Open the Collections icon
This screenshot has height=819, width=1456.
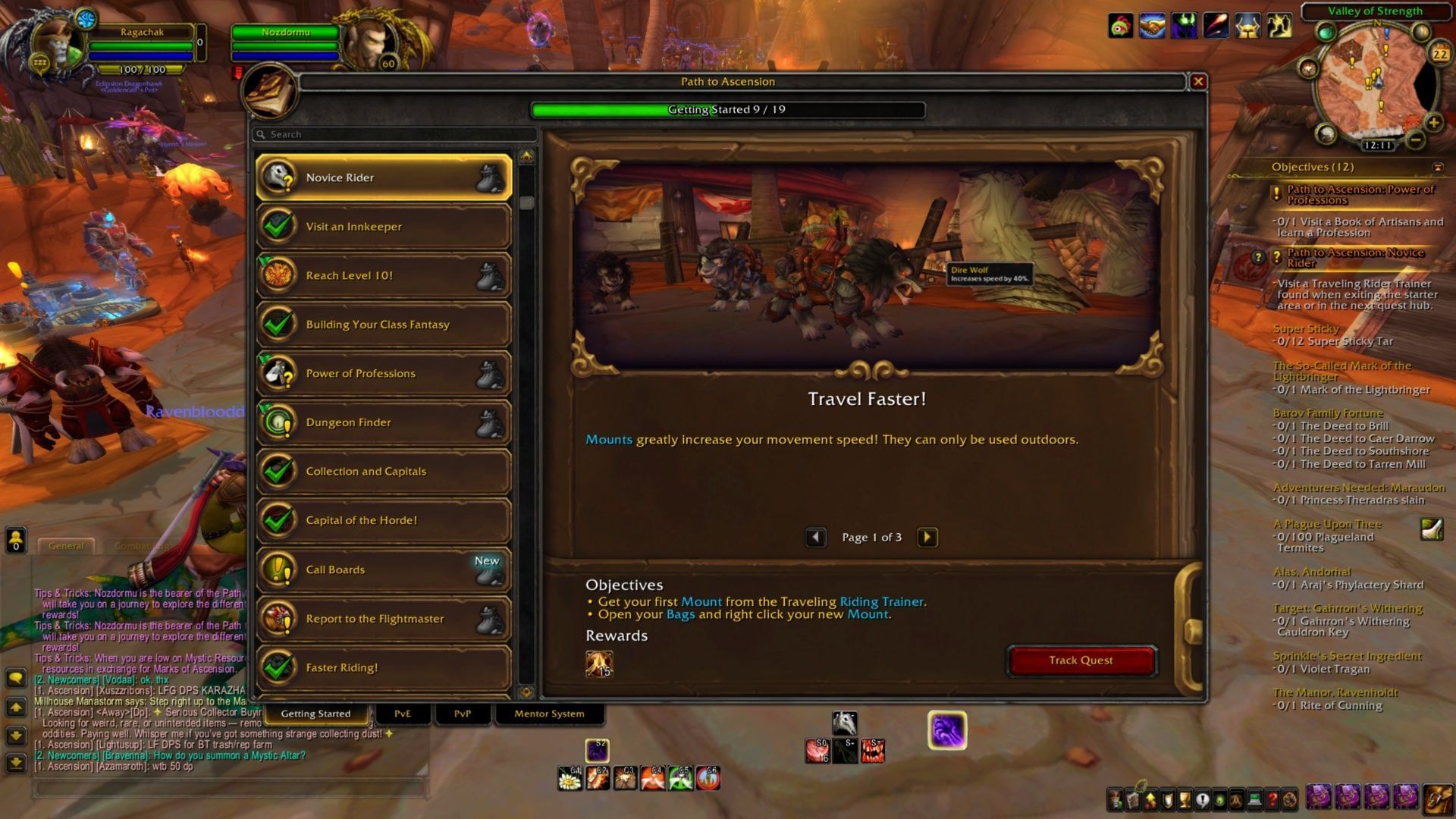pos(1237,800)
